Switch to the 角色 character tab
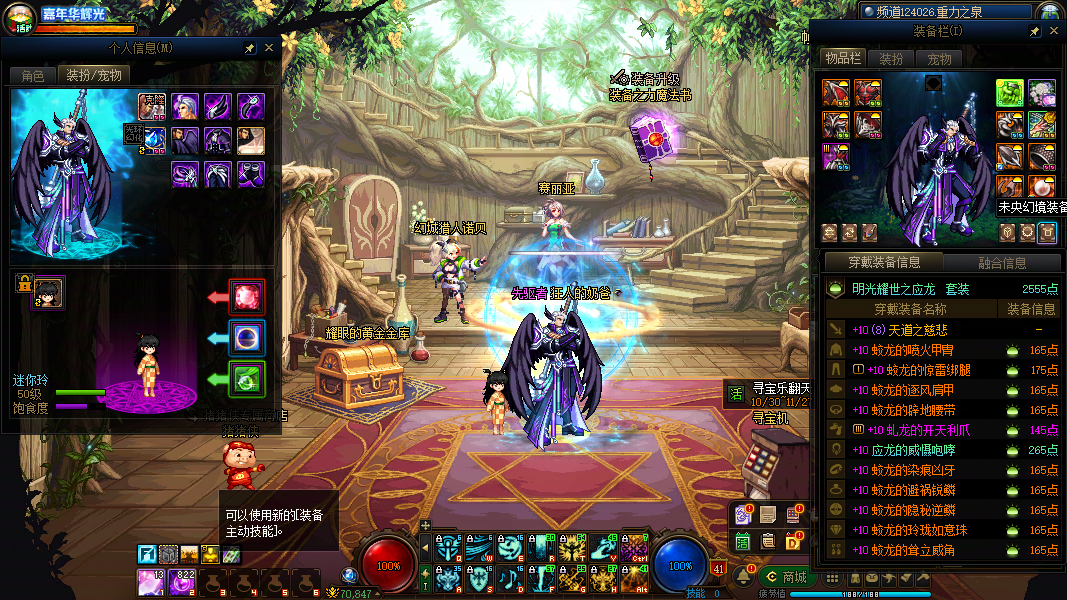 pyautogui.click(x=32, y=76)
